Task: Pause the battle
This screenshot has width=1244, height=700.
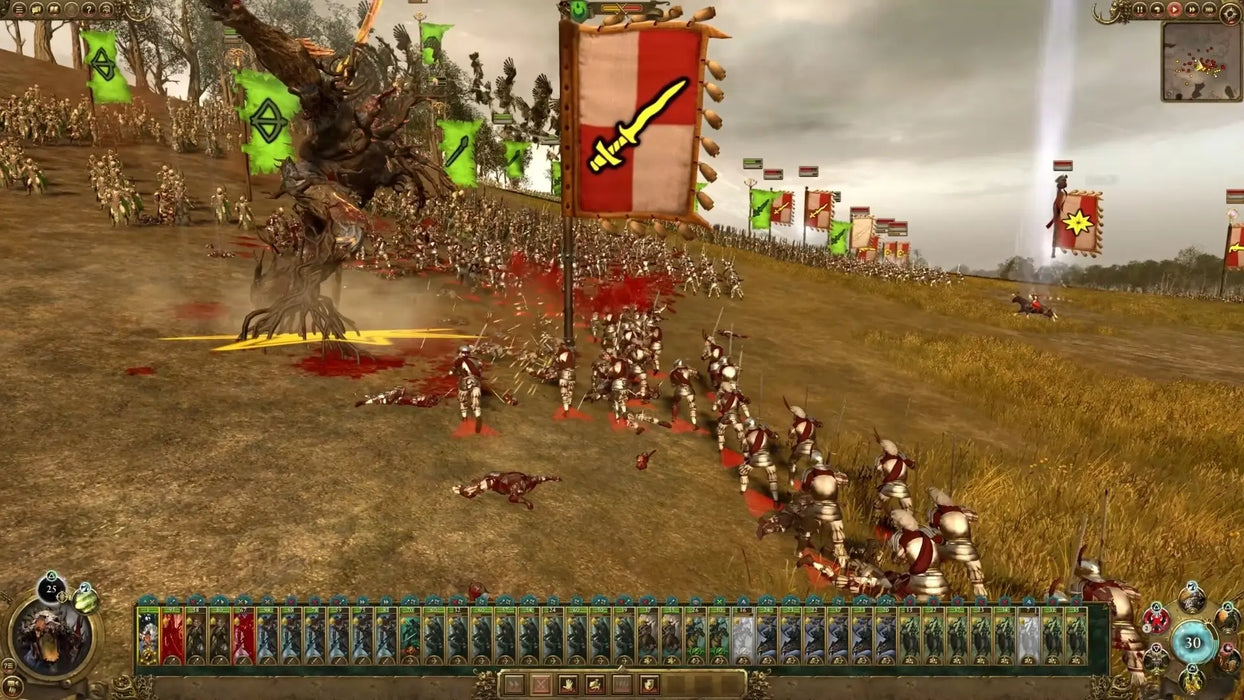Action: pos(1140,9)
